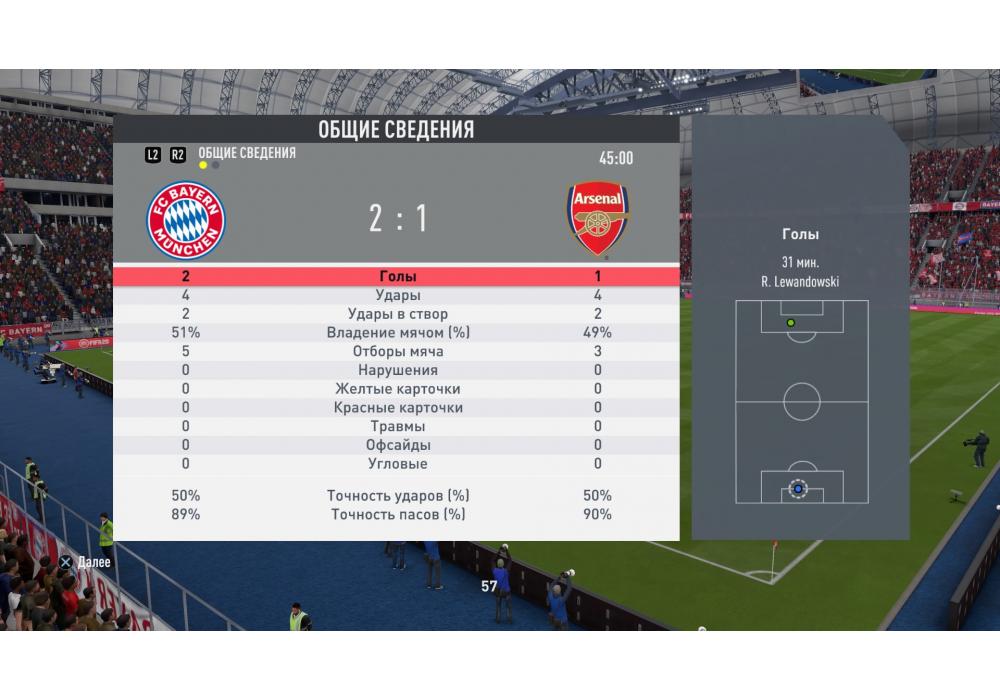
Task: Choose the Нарушения stat row
Action: point(397,370)
